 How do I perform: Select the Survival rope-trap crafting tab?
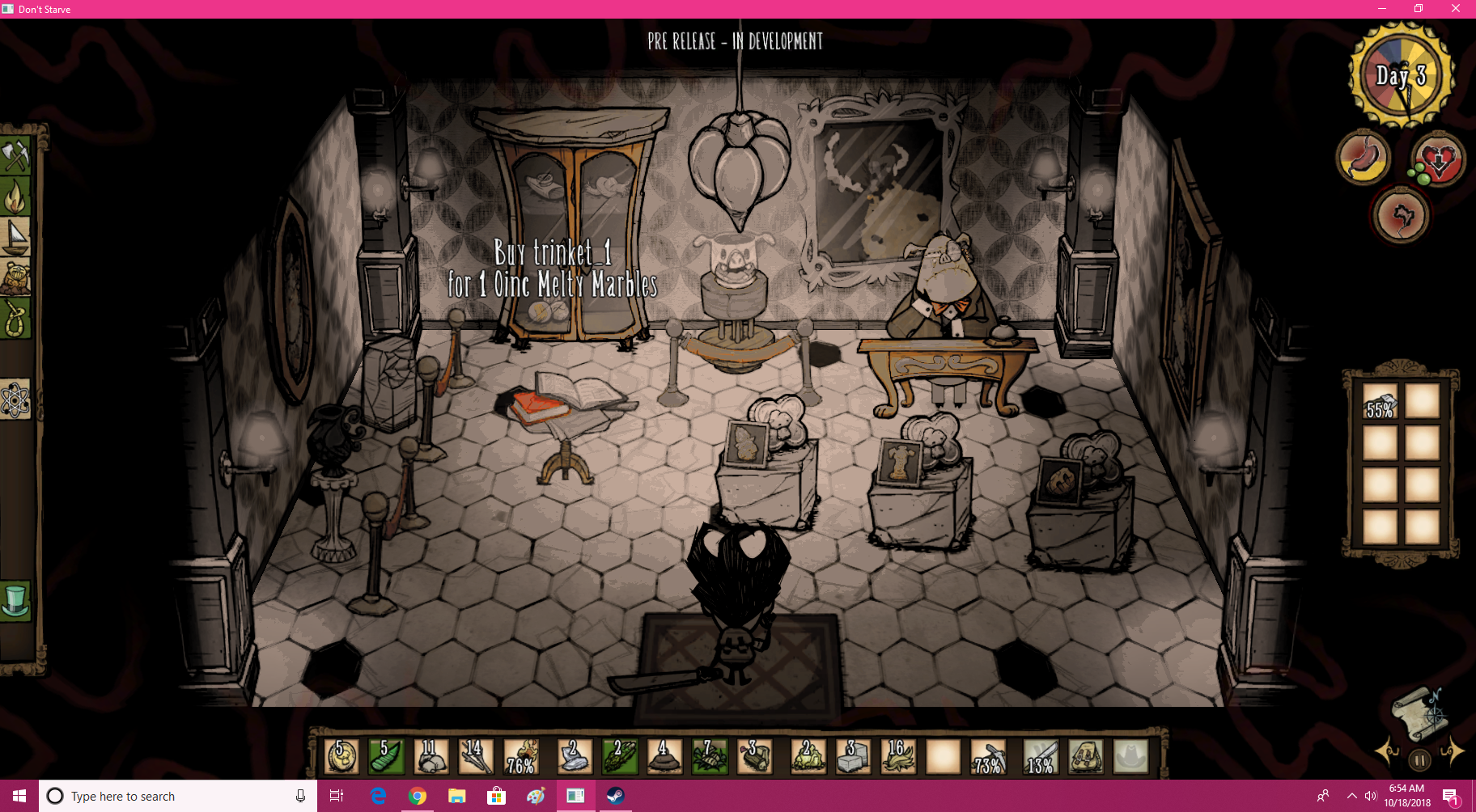[x=15, y=319]
